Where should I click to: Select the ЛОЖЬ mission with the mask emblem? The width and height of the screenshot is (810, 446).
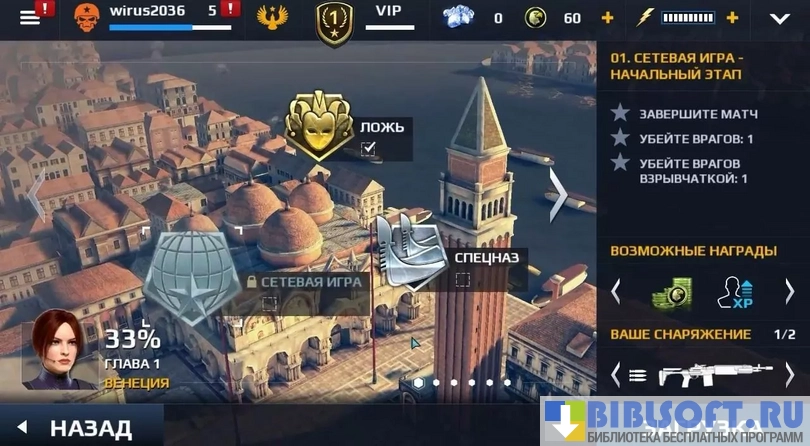[x=320, y=126]
